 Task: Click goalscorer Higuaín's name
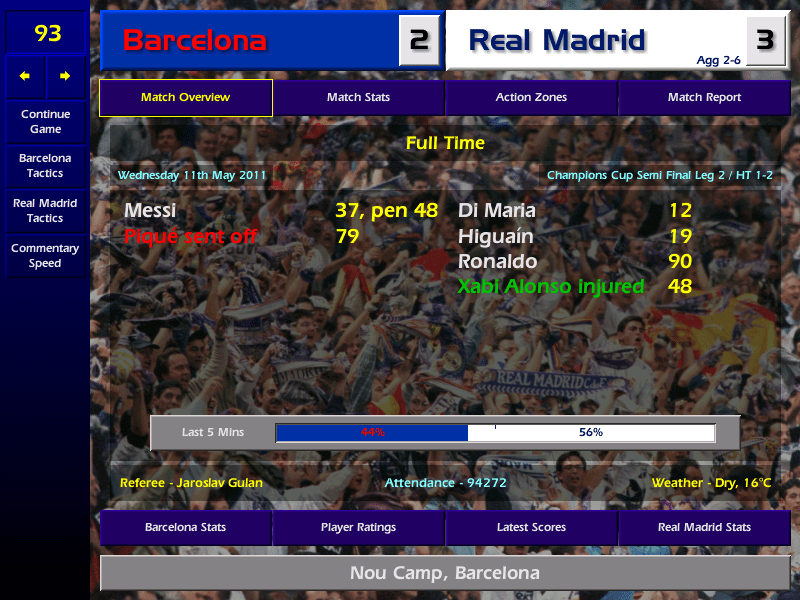496,237
